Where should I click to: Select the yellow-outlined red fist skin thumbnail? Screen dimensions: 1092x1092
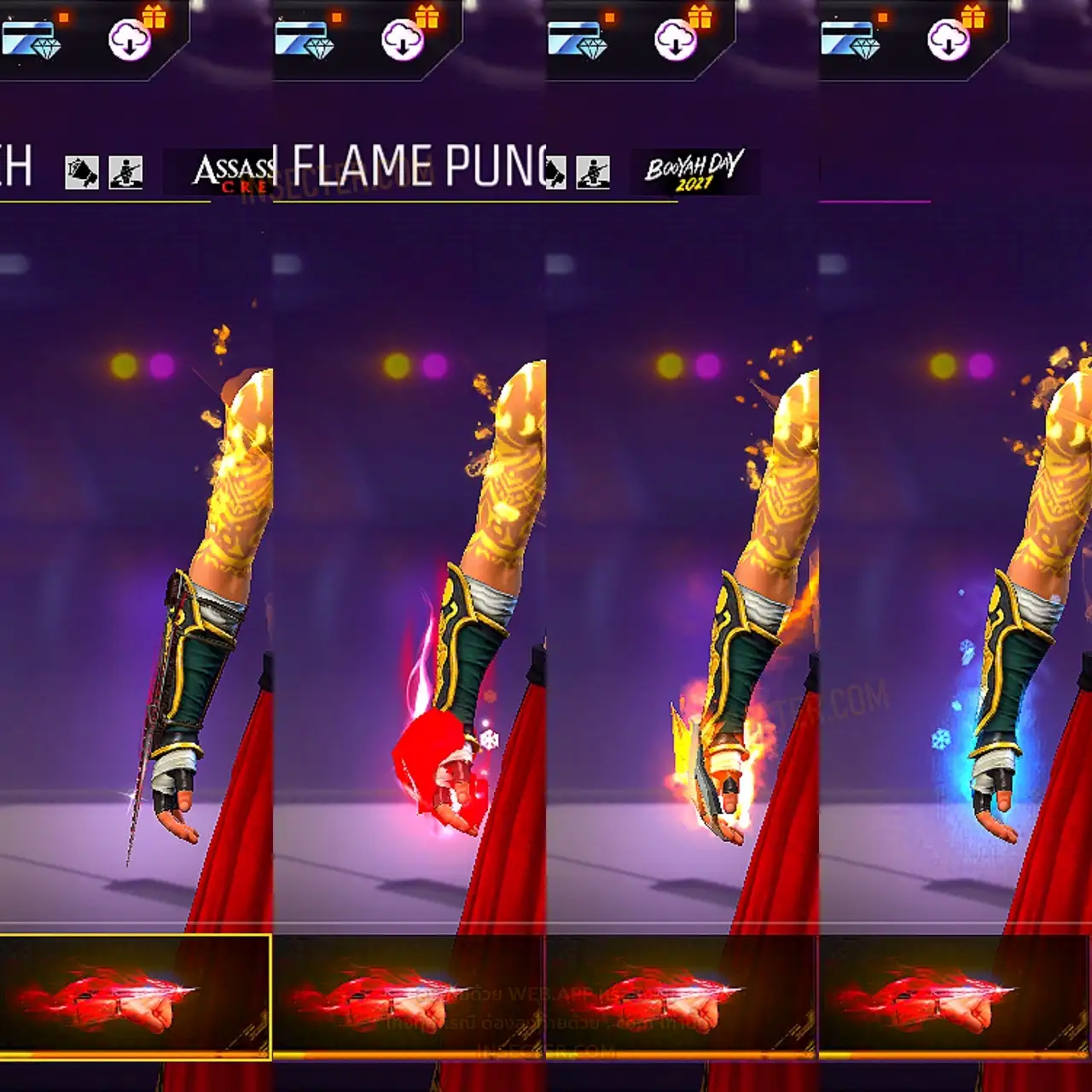135,996
